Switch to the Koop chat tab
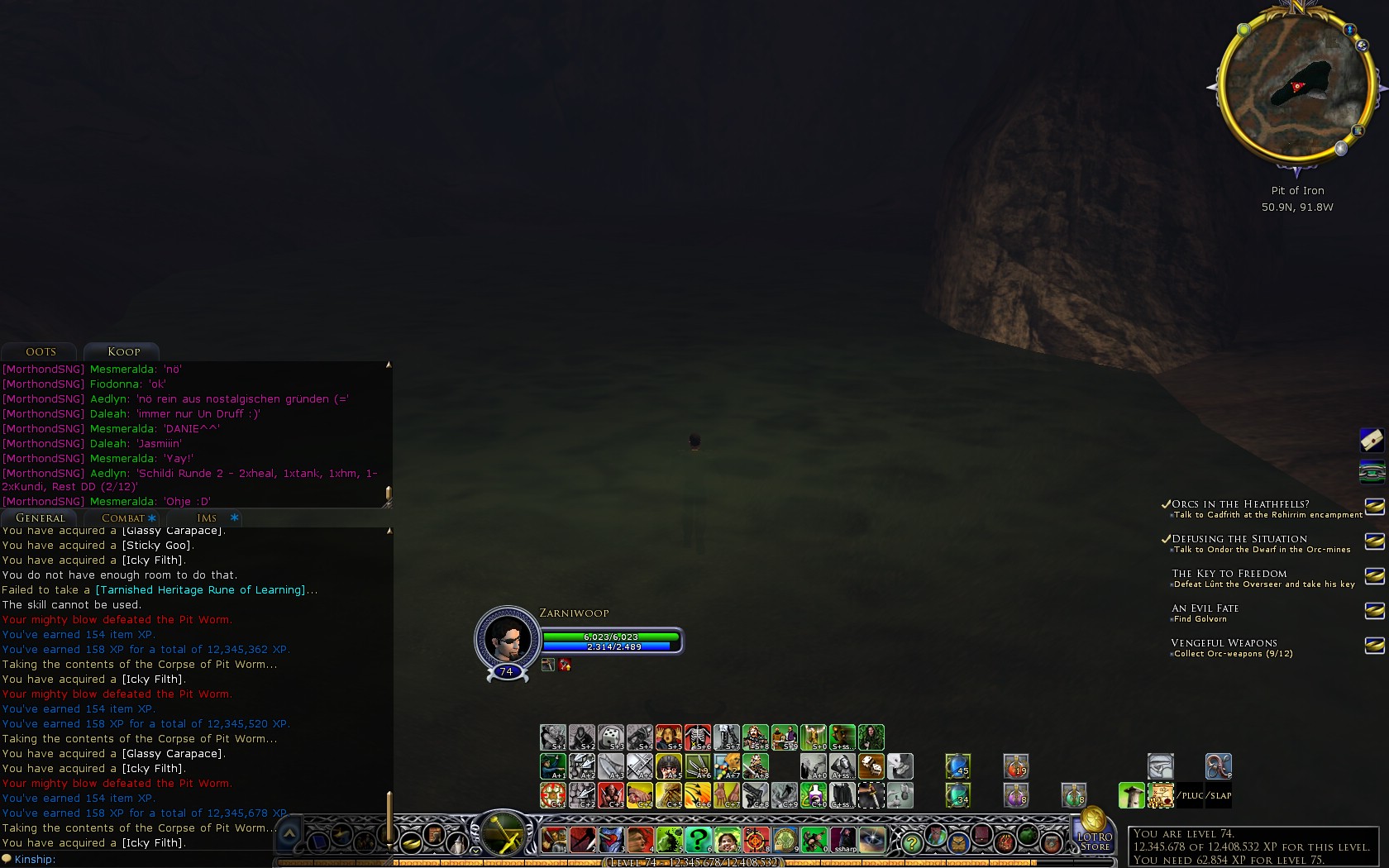Viewport: 1389px width, 868px height. point(123,352)
